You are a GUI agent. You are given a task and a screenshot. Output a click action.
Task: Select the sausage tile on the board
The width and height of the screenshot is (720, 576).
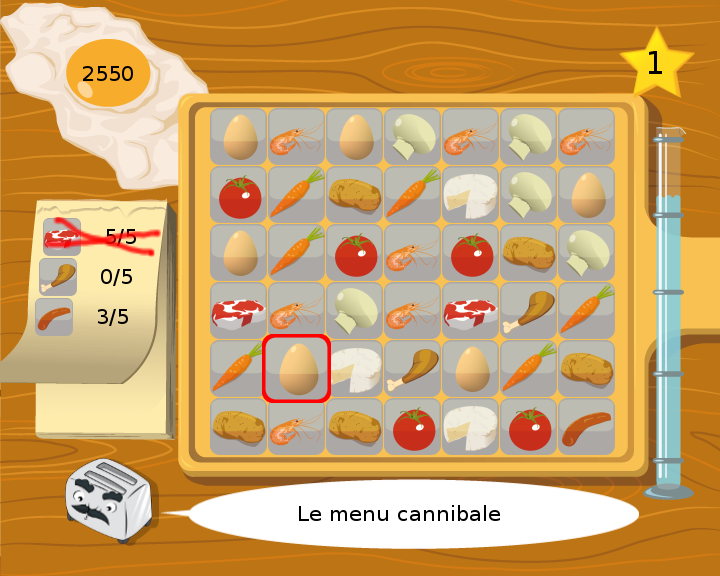pos(587,428)
